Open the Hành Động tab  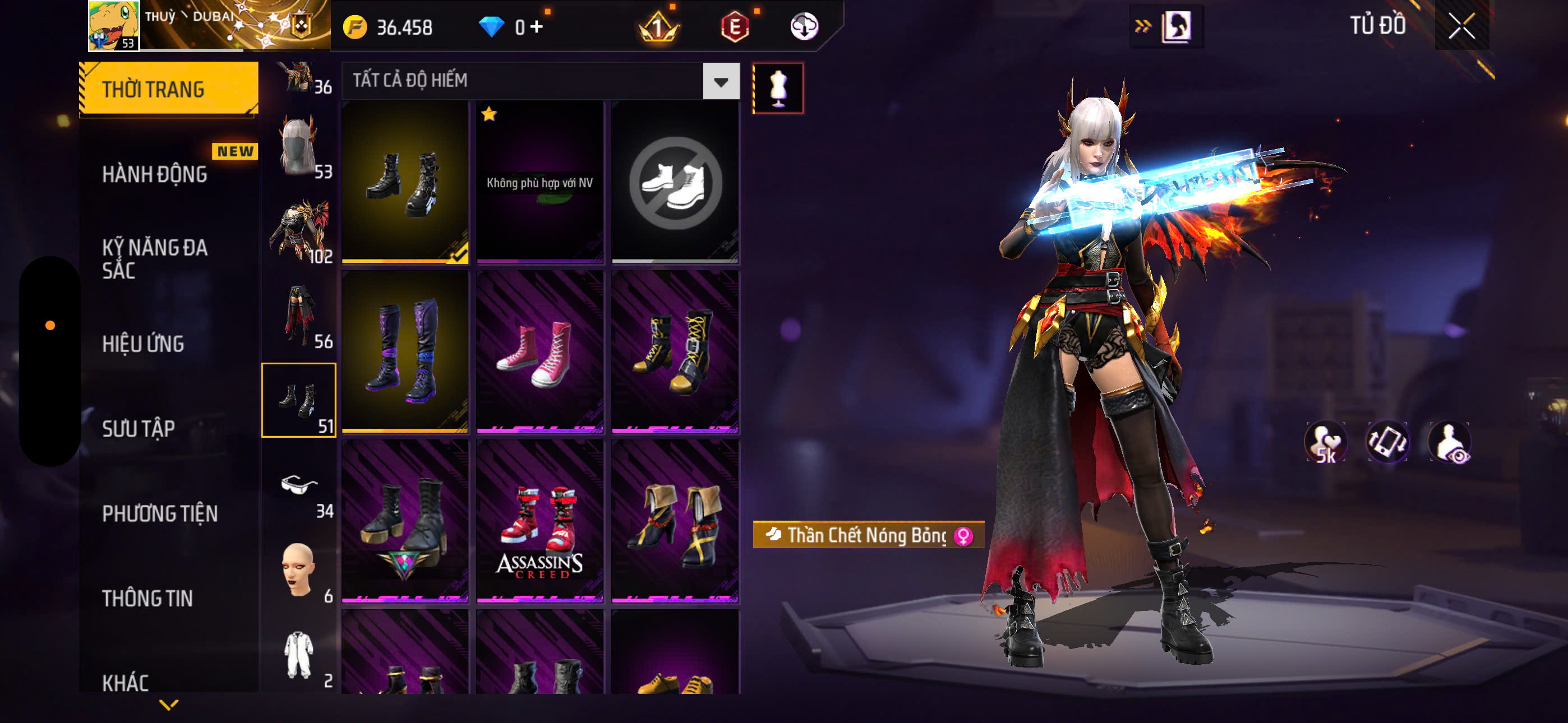(155, 175)
